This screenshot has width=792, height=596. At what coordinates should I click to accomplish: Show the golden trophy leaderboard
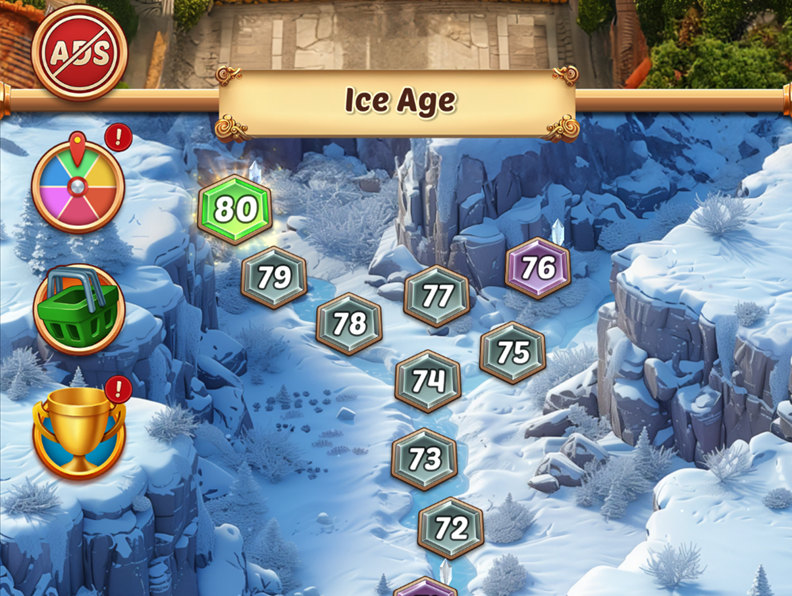coord(78,432)
